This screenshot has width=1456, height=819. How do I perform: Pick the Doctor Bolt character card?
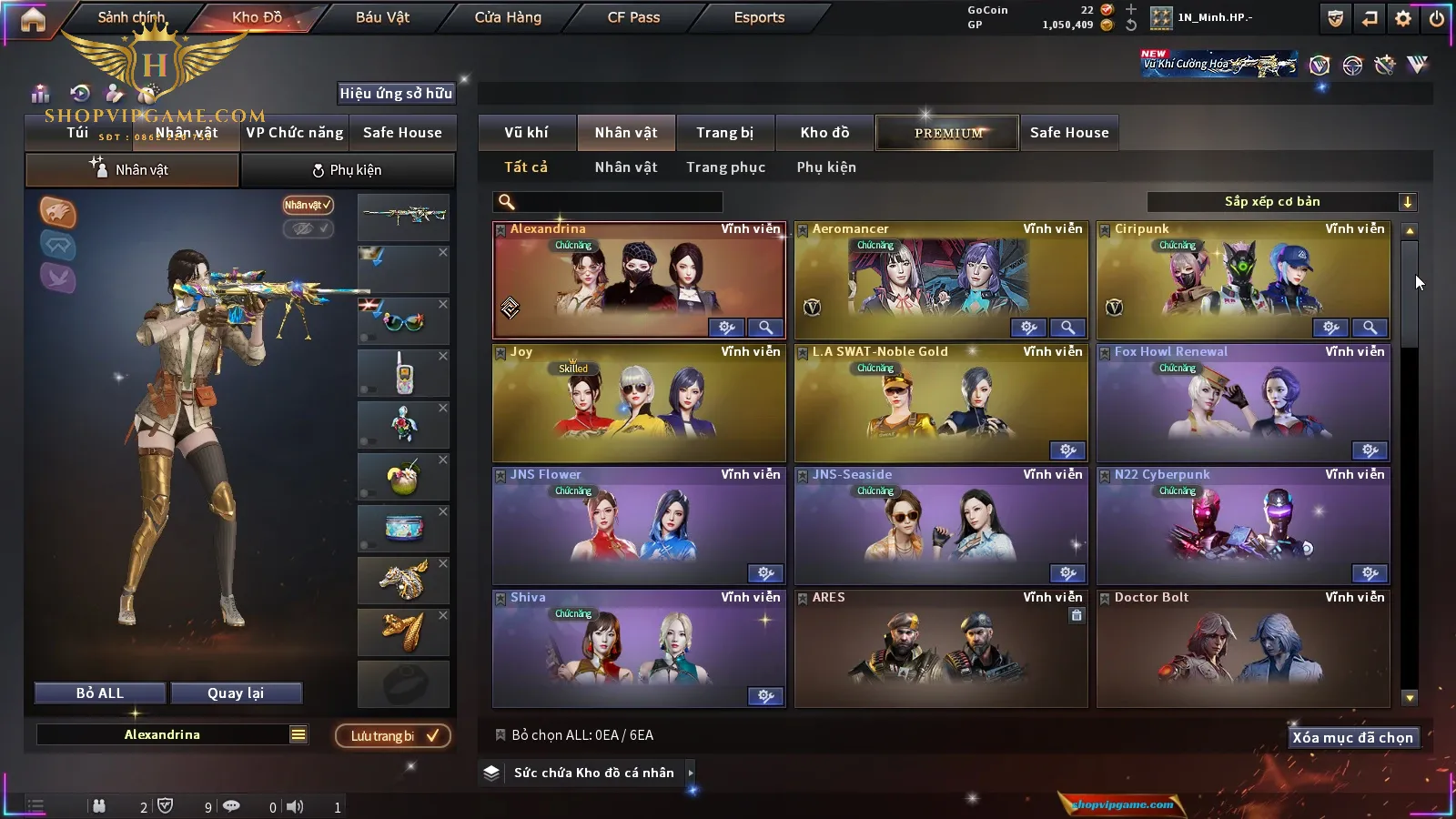(x=1243, y=648)
